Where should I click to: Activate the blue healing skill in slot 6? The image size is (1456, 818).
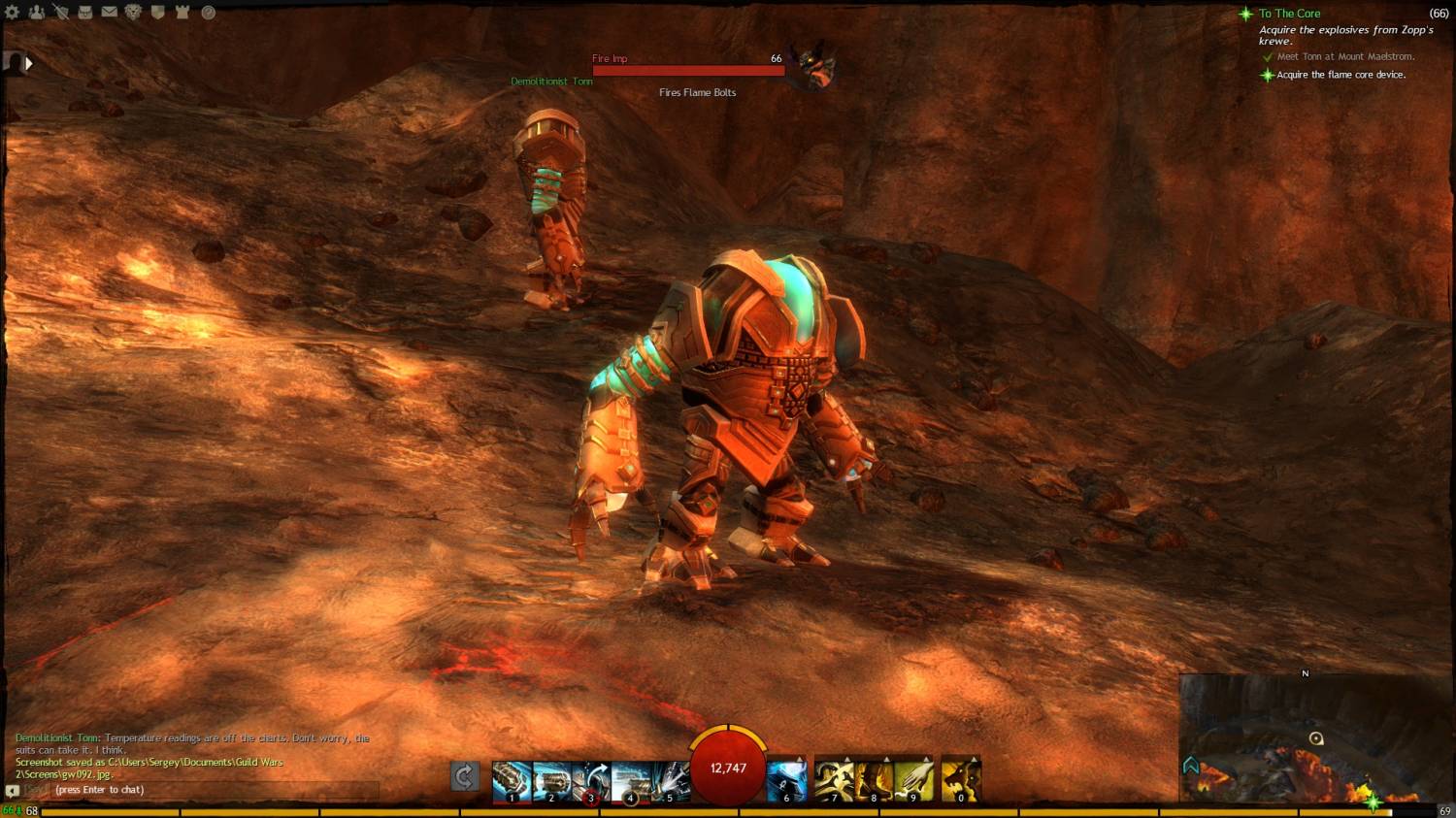point(787,780)
